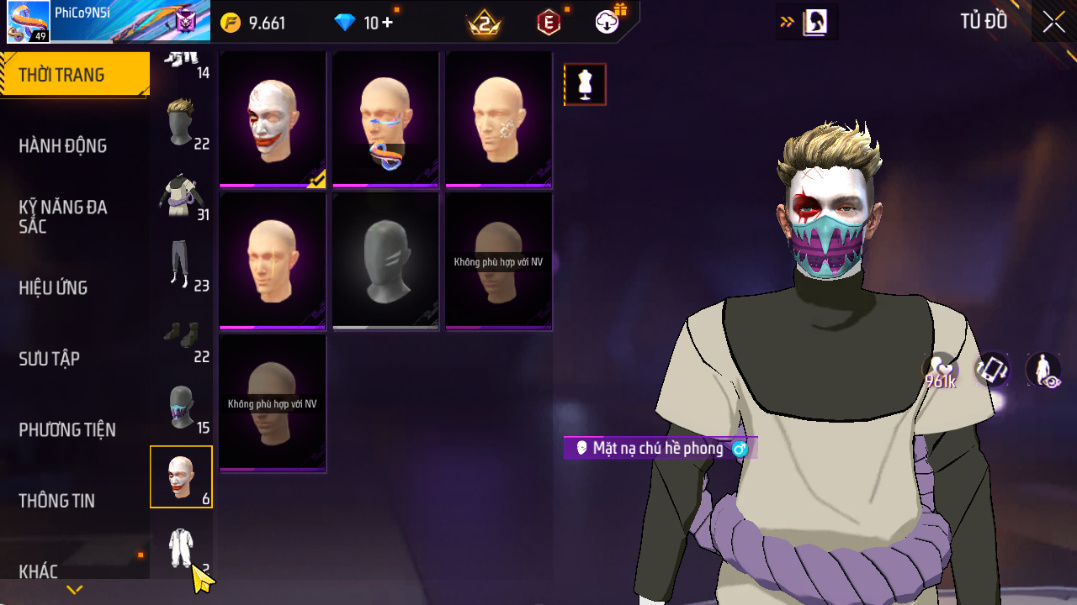Viewport: 1077px width, 605px height.
Task: Close the wardrobe with the X button
Action: tap(1053, 23)
